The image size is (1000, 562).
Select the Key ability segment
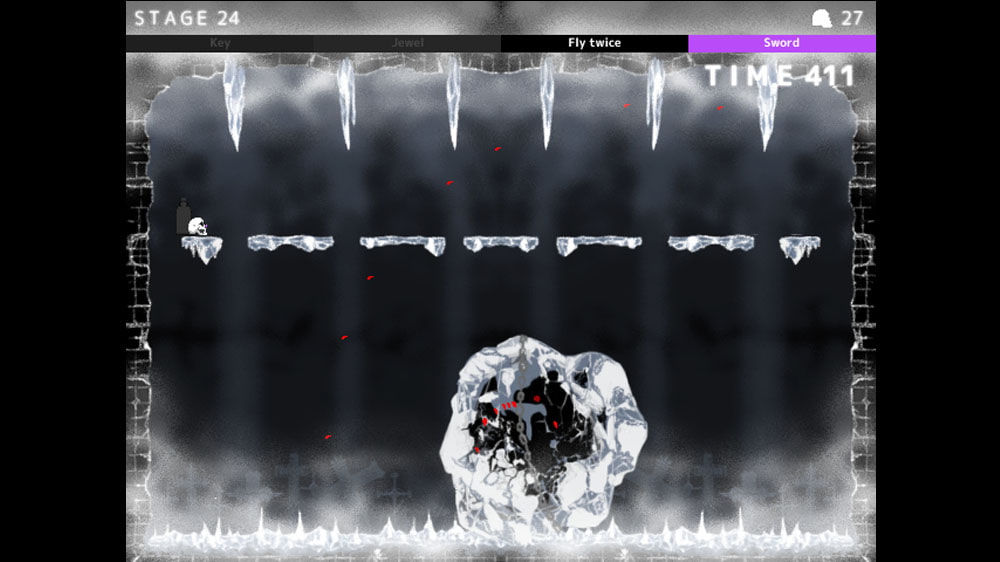[x=219, y=44]
